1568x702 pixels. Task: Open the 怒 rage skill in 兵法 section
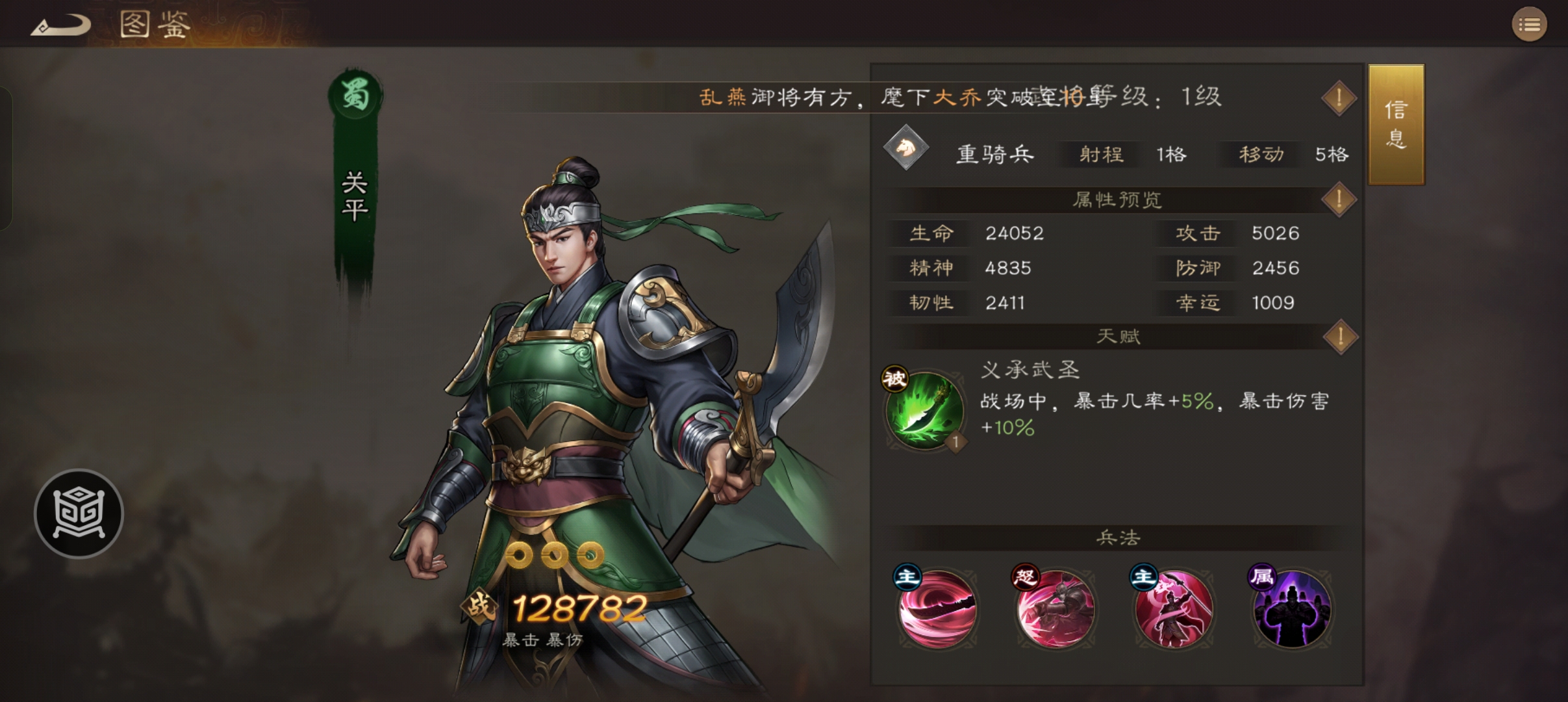point(1056,608)
